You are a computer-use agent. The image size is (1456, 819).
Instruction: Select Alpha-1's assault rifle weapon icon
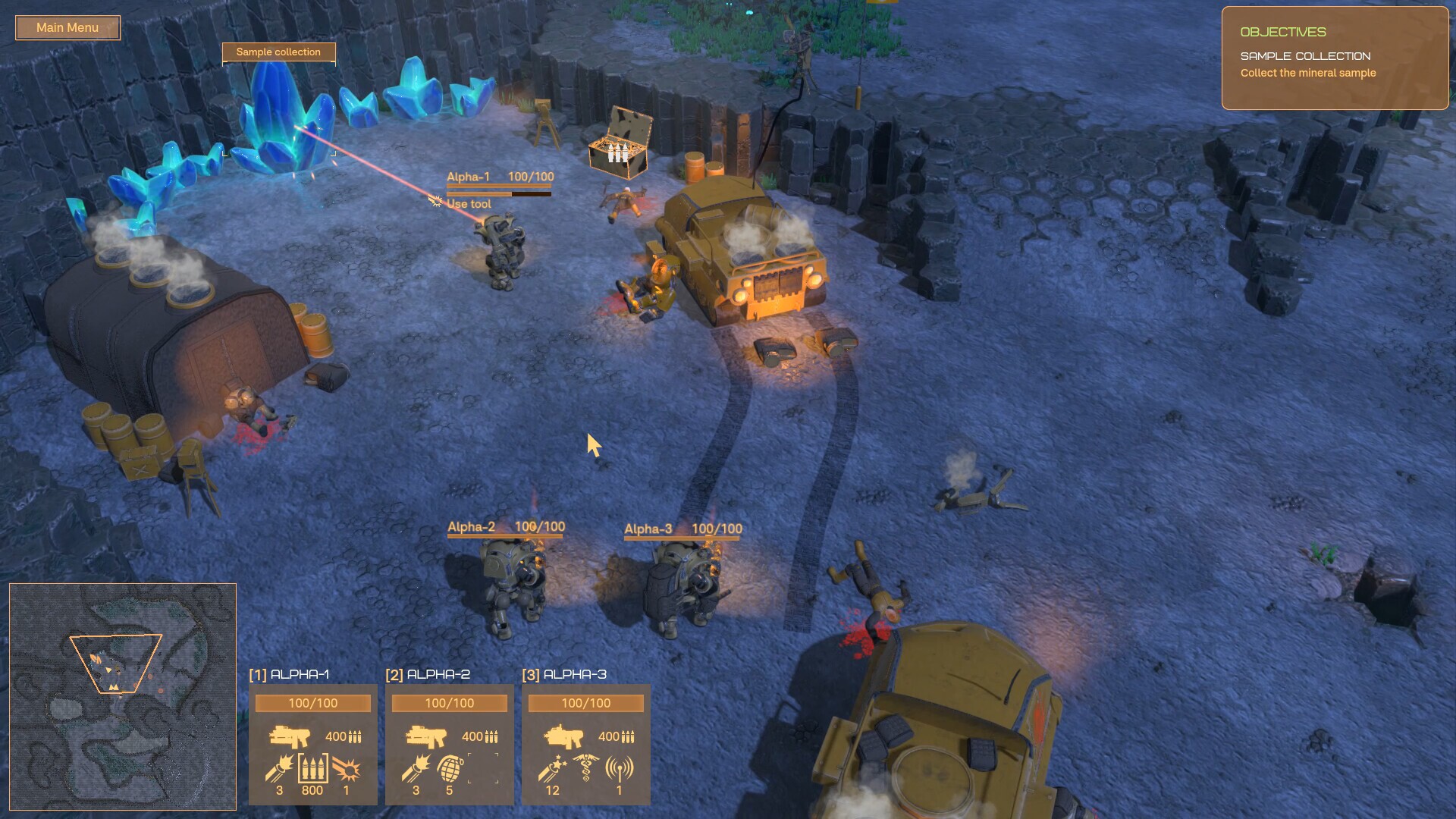tap(290, 736)
